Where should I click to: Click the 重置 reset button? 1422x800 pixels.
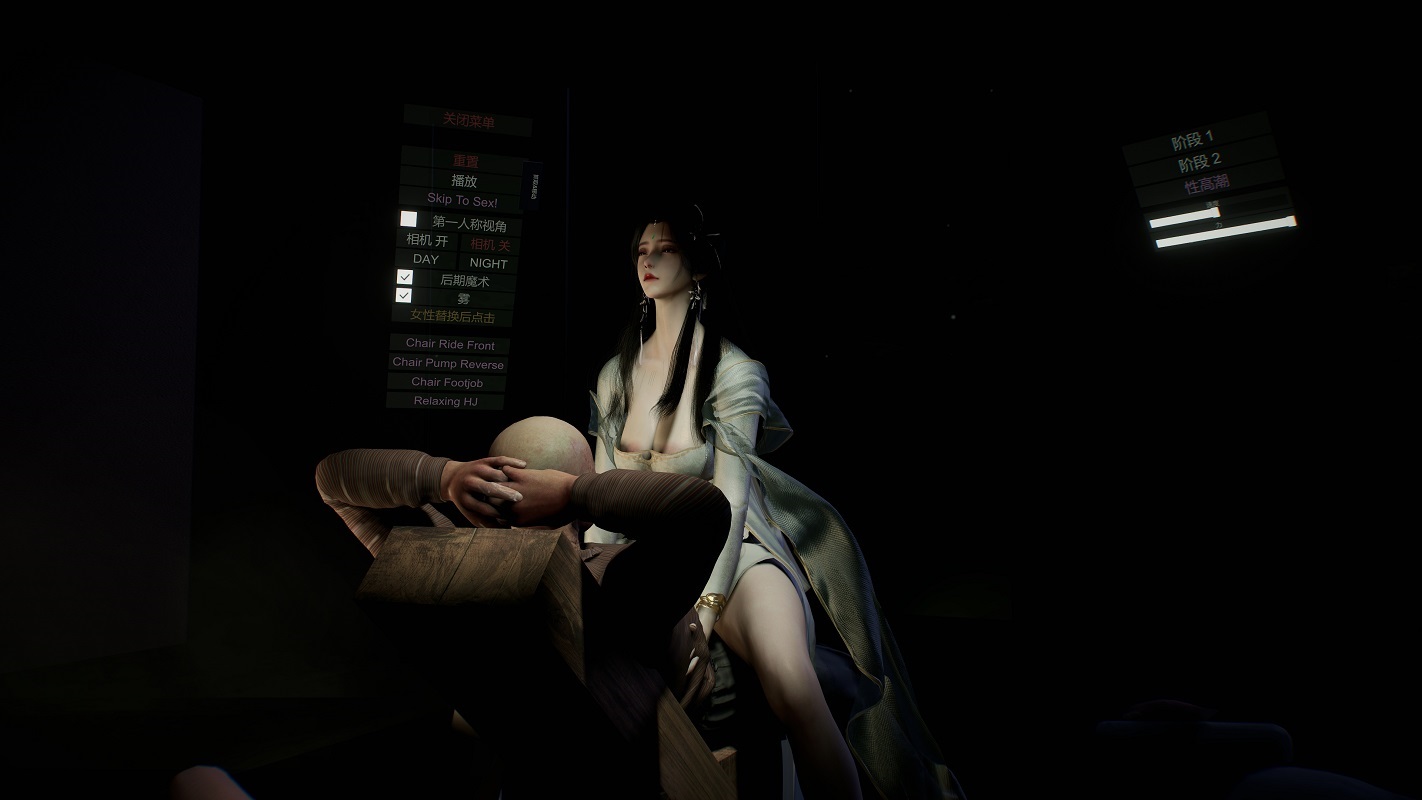pyautogui.click(x=465, y=161)
